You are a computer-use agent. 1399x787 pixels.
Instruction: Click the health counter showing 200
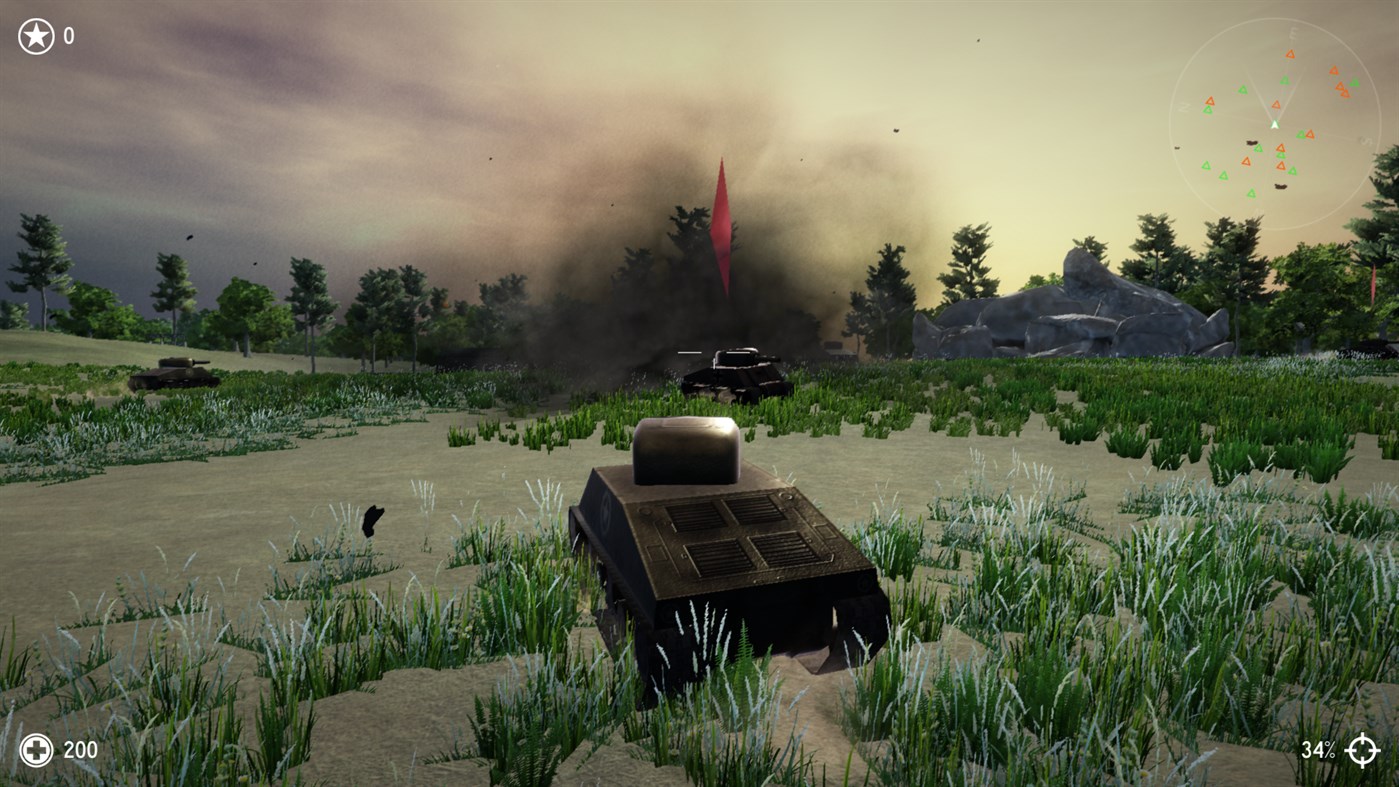[x=80, y=749]
